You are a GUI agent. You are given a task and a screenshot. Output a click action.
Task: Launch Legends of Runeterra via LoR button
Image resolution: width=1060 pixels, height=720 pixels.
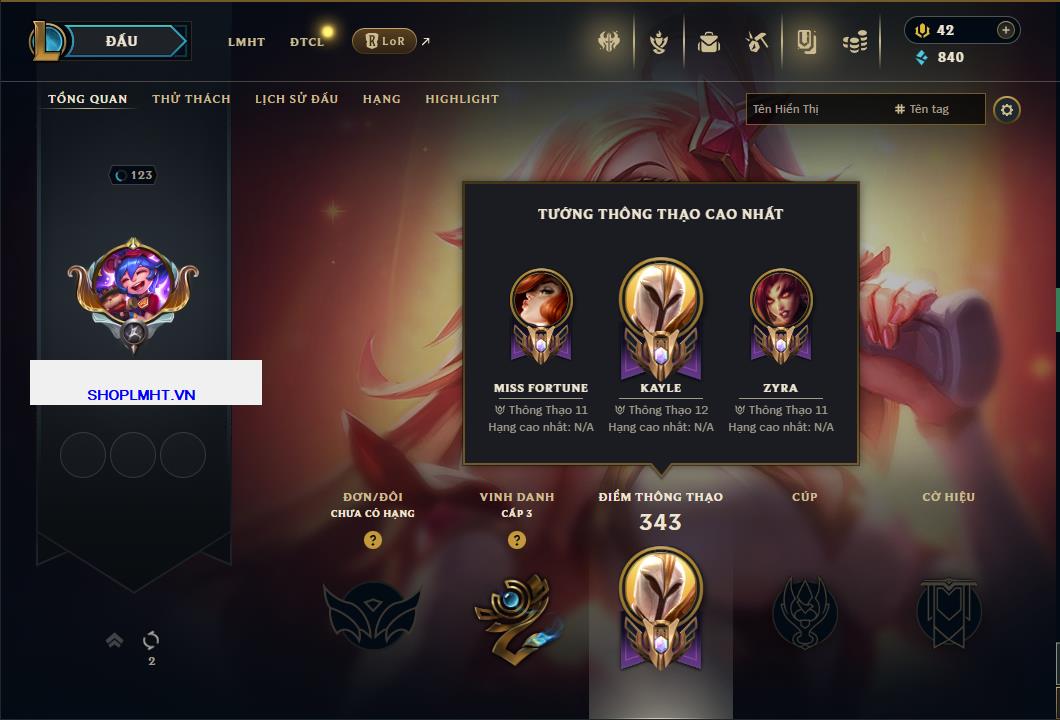tap(384, 41)
